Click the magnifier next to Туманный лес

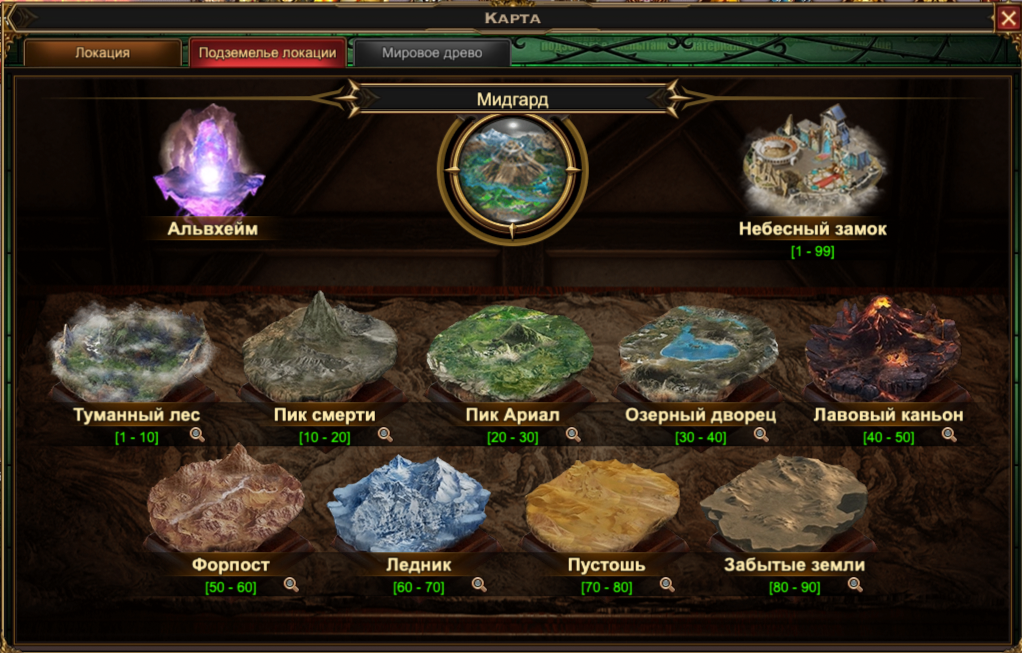[x=197, y=435]
